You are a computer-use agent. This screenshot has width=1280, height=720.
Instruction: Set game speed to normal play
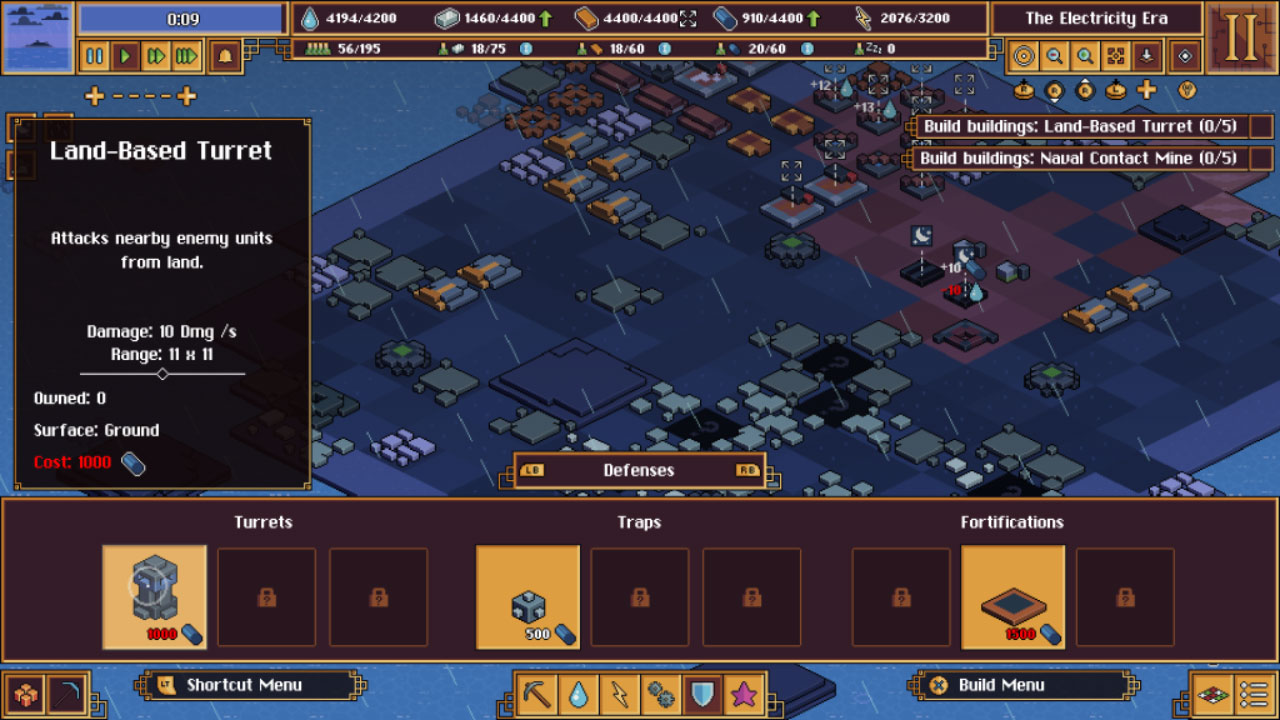(125, 56)
